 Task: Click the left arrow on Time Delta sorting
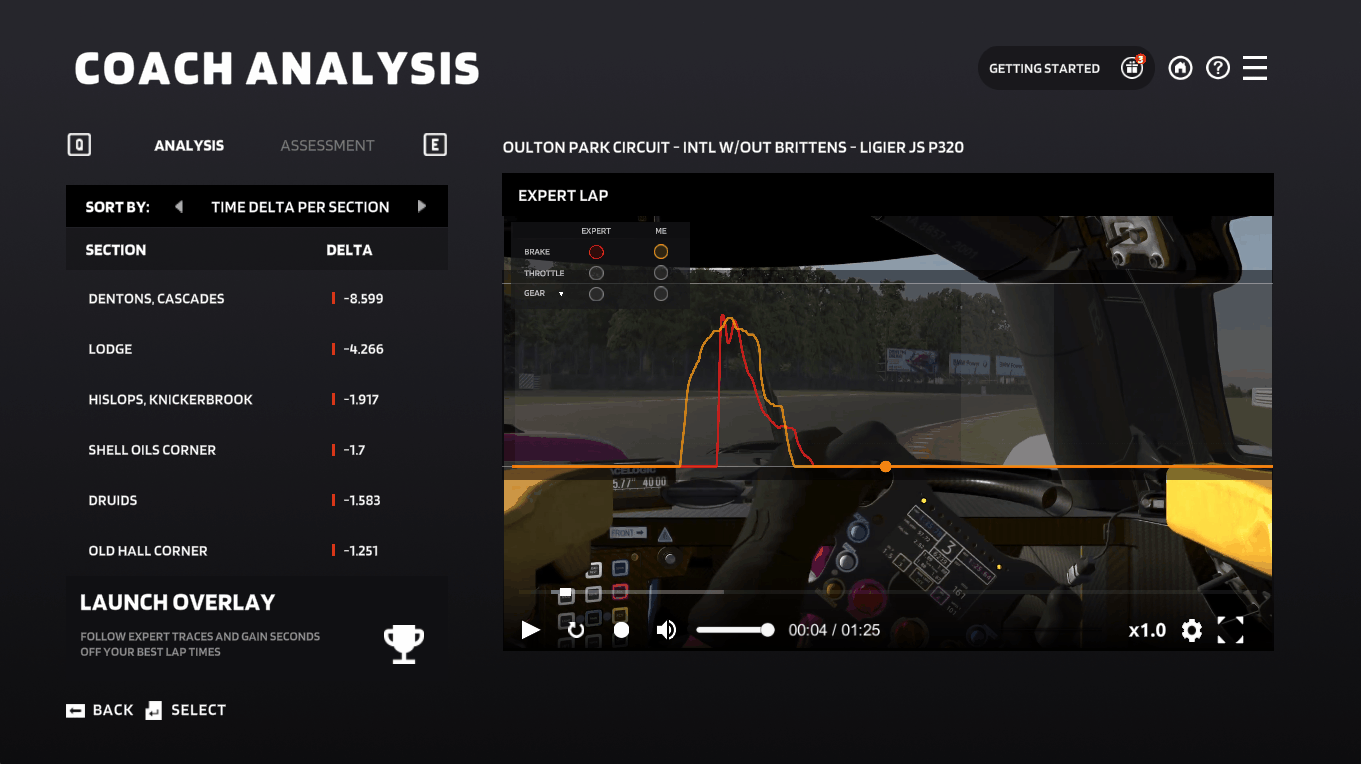[x=178, y=206]
